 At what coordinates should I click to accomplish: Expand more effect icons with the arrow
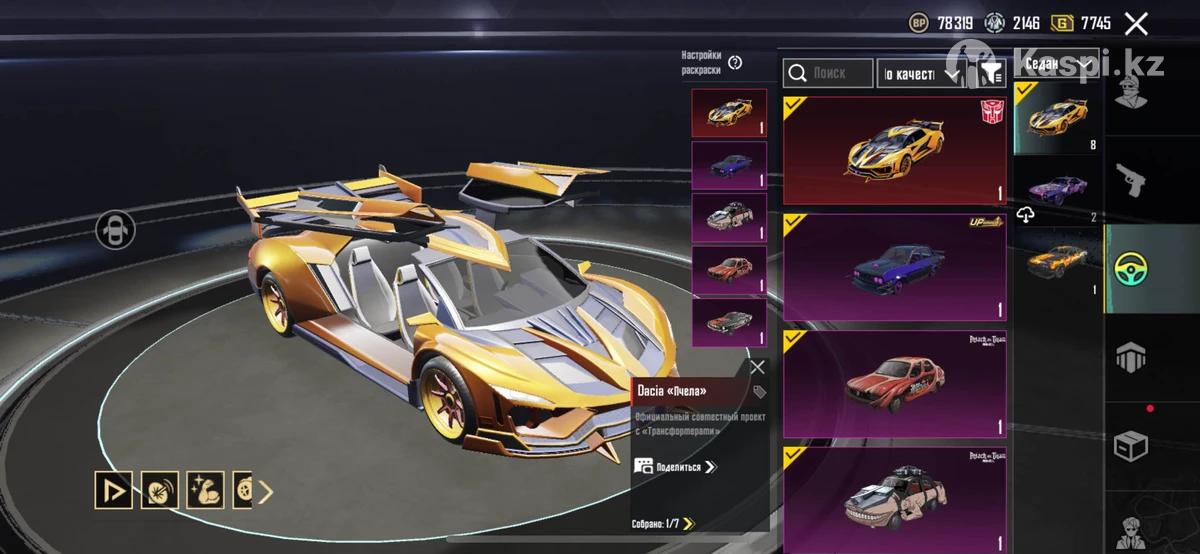tap(266, 491)
